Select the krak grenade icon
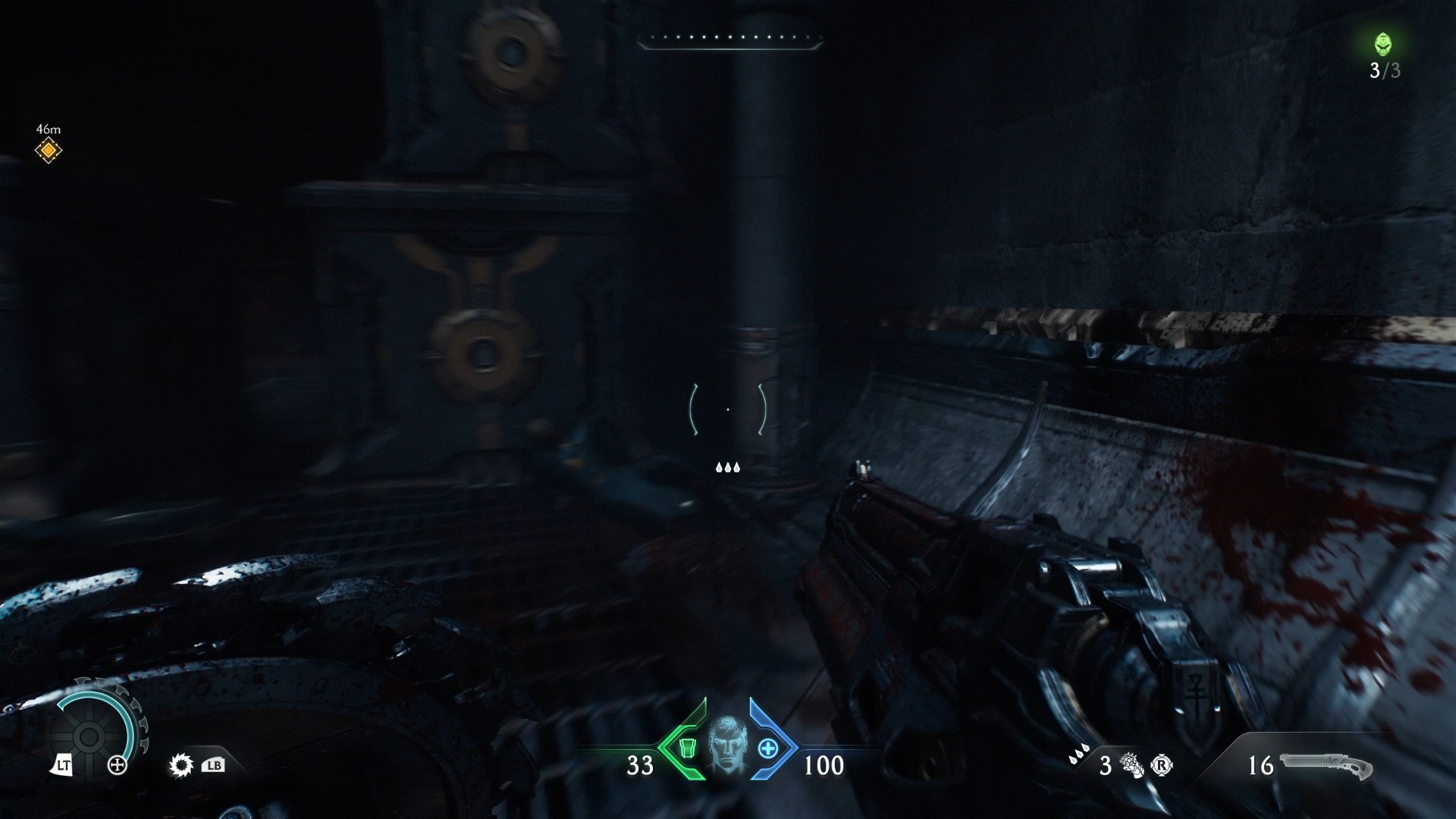Image resolution: width=1456 pixels, height=819 pixels. 1131,766
